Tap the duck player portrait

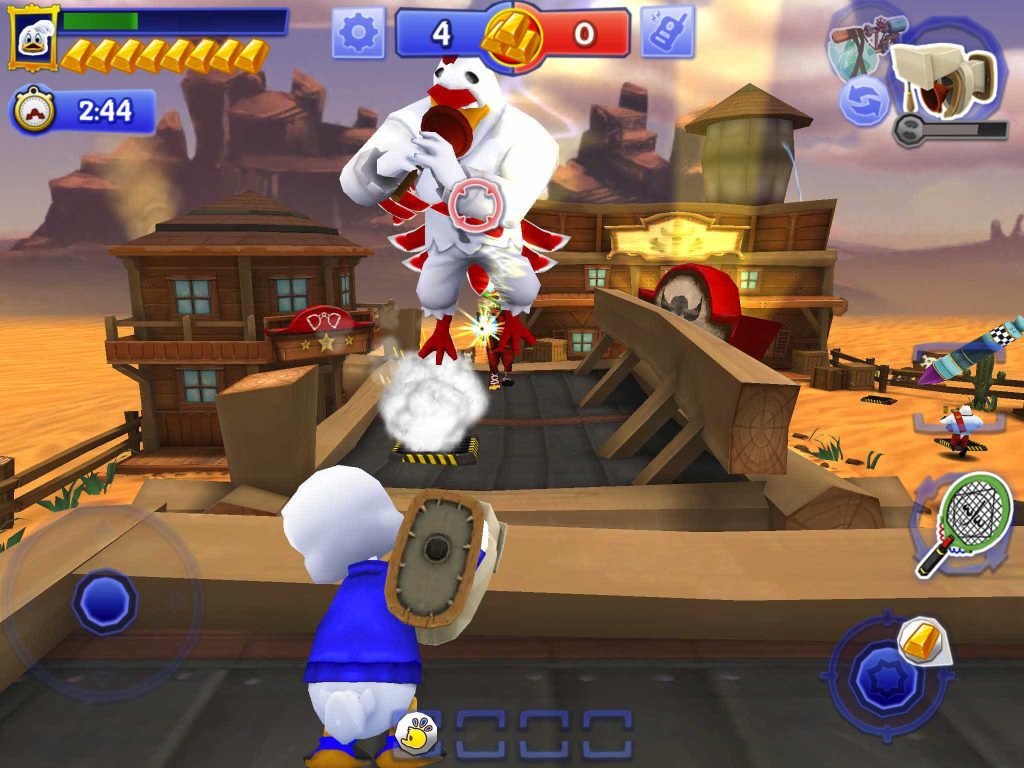click(33, 38)
